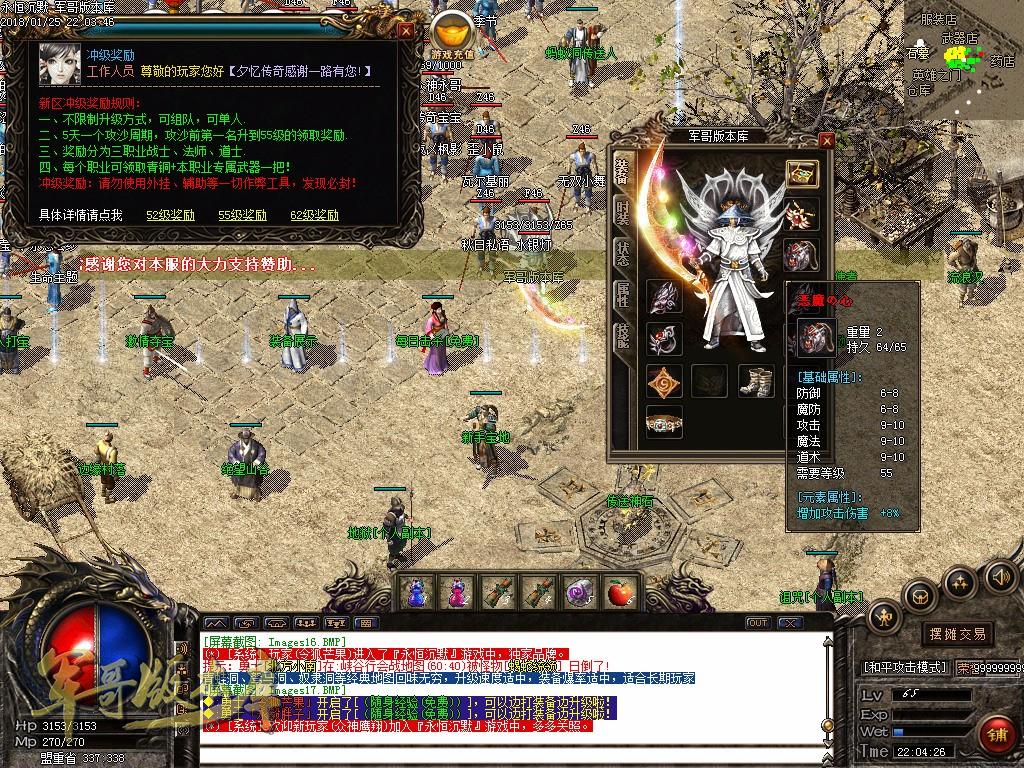
Task: Show the 技能 skills tab
Action: pyautogui.click(x=622, y=336)
